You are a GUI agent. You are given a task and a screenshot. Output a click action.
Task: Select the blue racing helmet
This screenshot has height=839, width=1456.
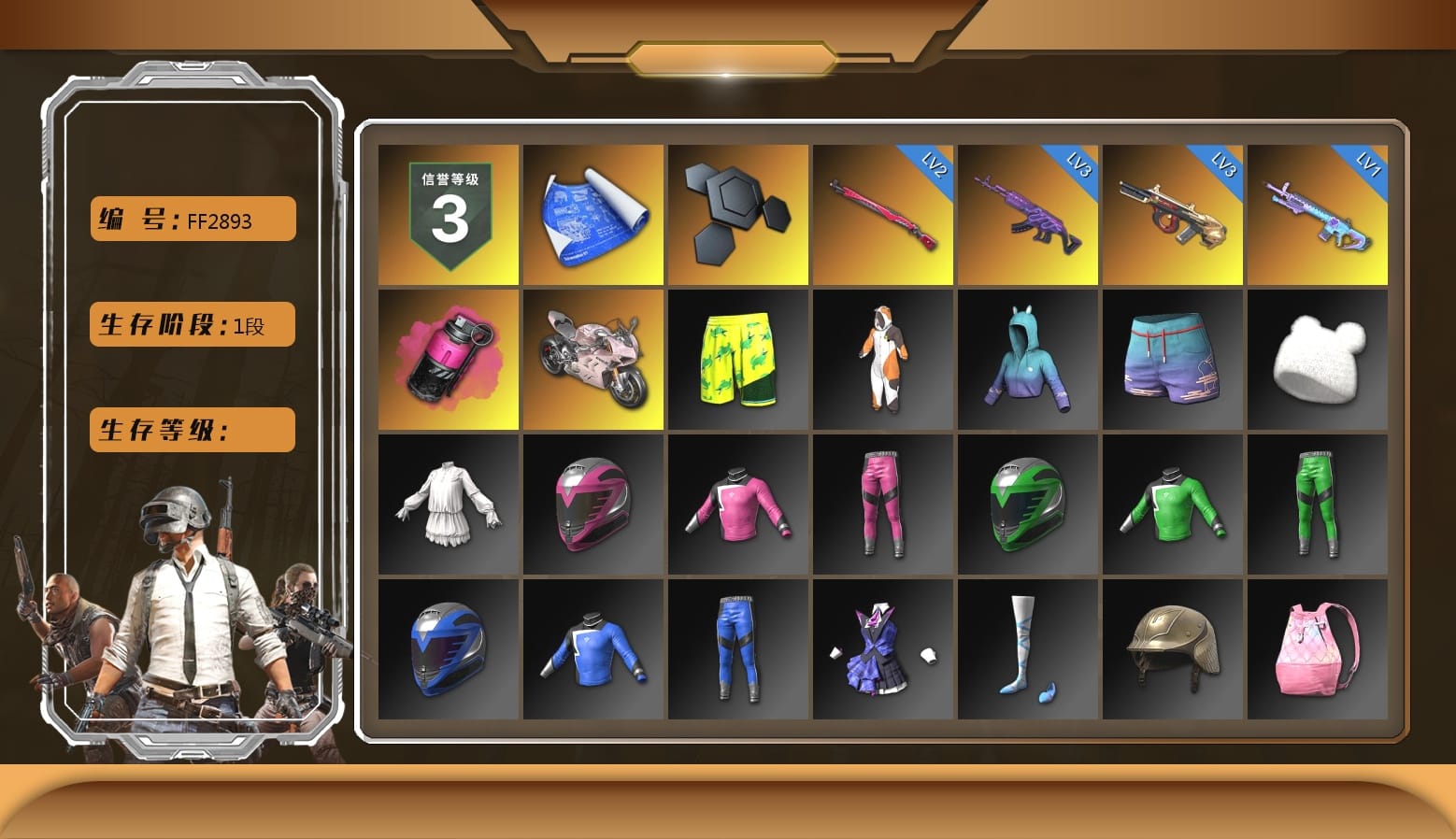(448, 649)
